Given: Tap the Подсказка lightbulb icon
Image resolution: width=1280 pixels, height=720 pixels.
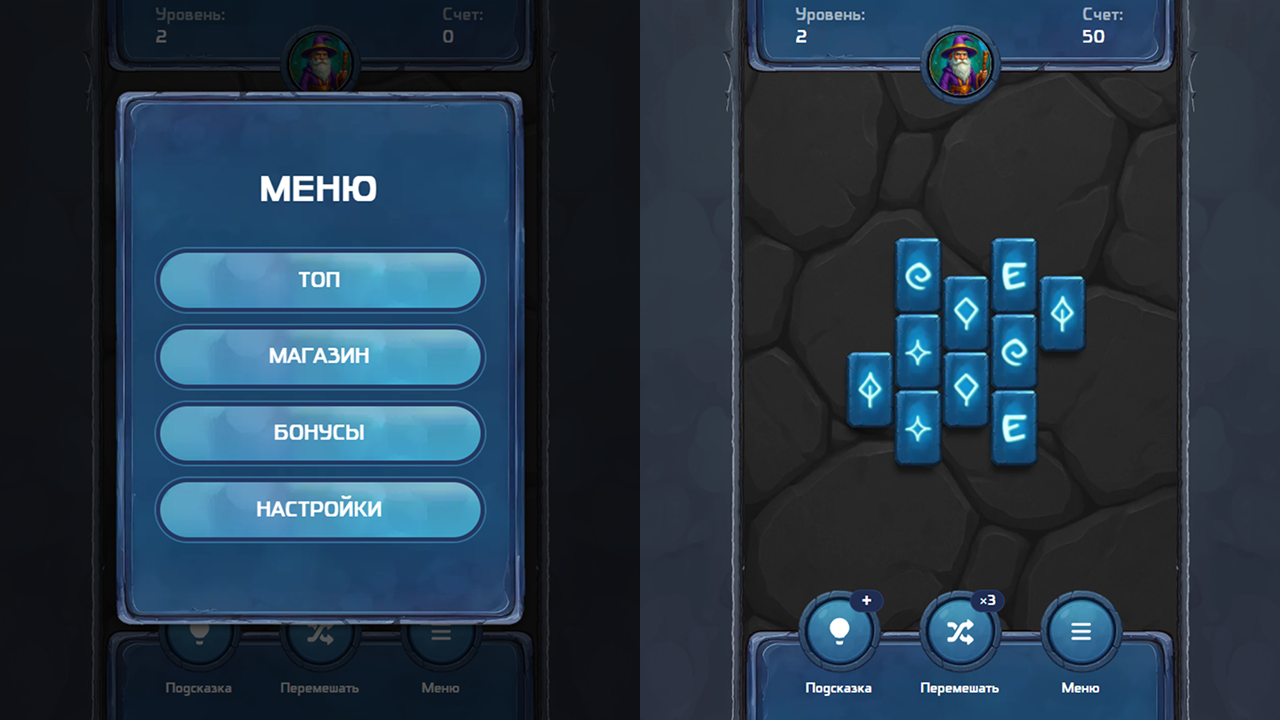Looking at the screenshot, I should click(839, 632).
